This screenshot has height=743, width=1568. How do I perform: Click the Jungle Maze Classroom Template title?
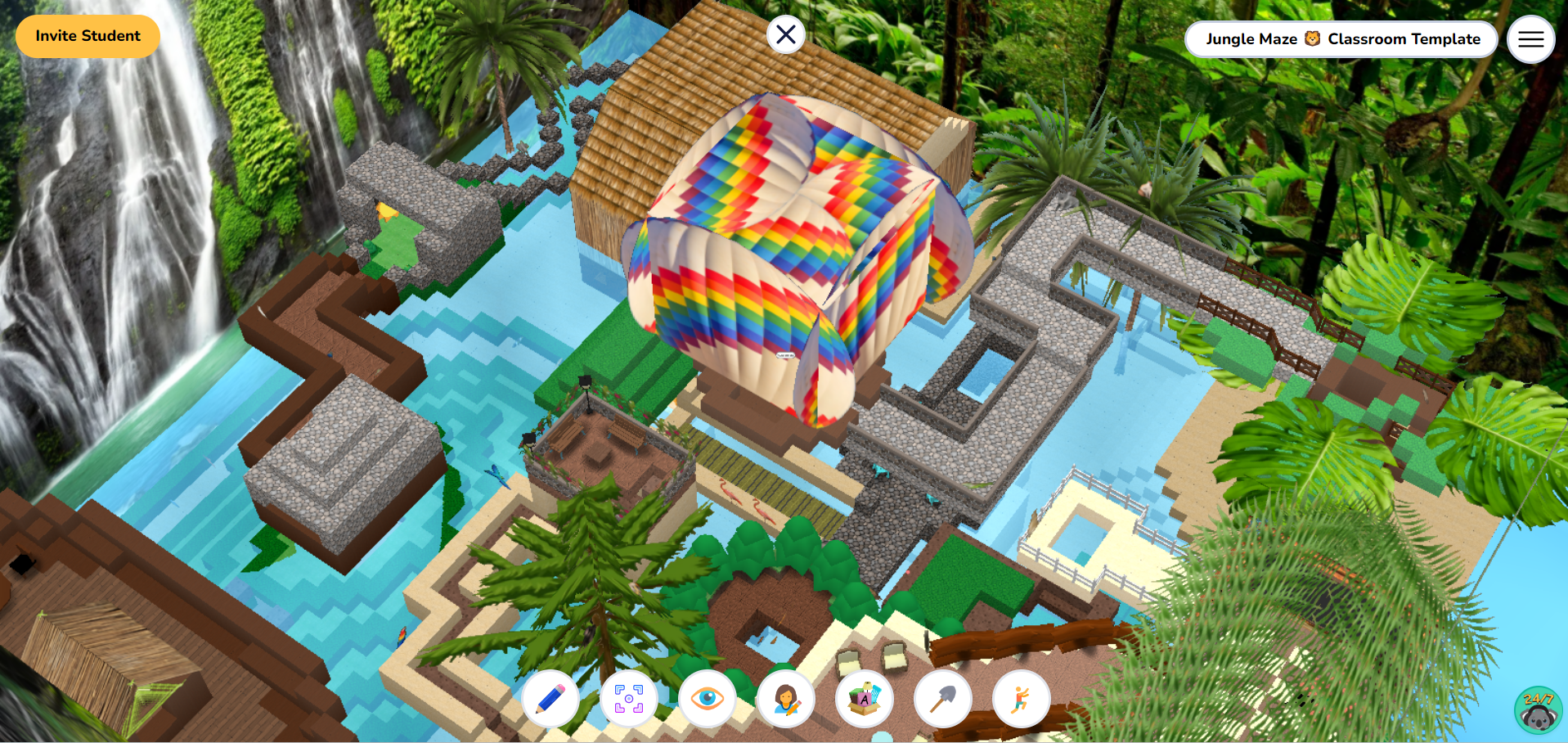[x=1341, y=38]
